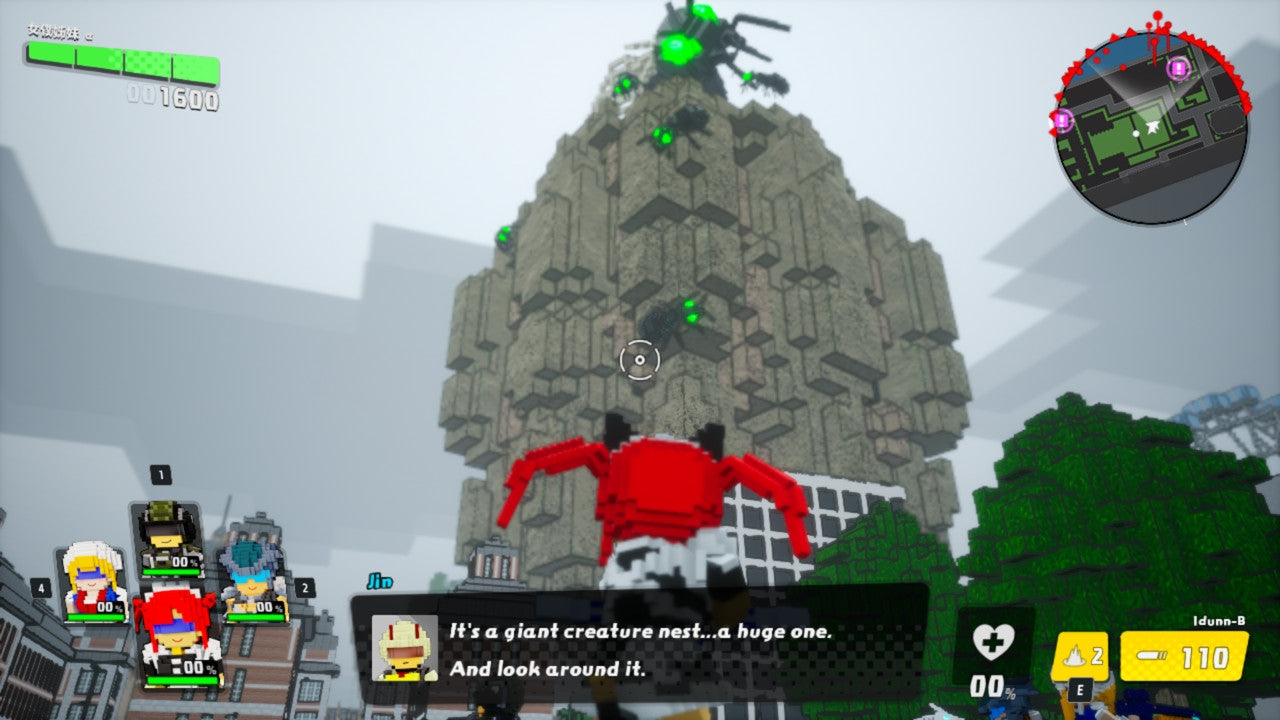Screen dimensions: 1280x720
Task: Click the grenade count icon
Action: [x=1072, y=653]
